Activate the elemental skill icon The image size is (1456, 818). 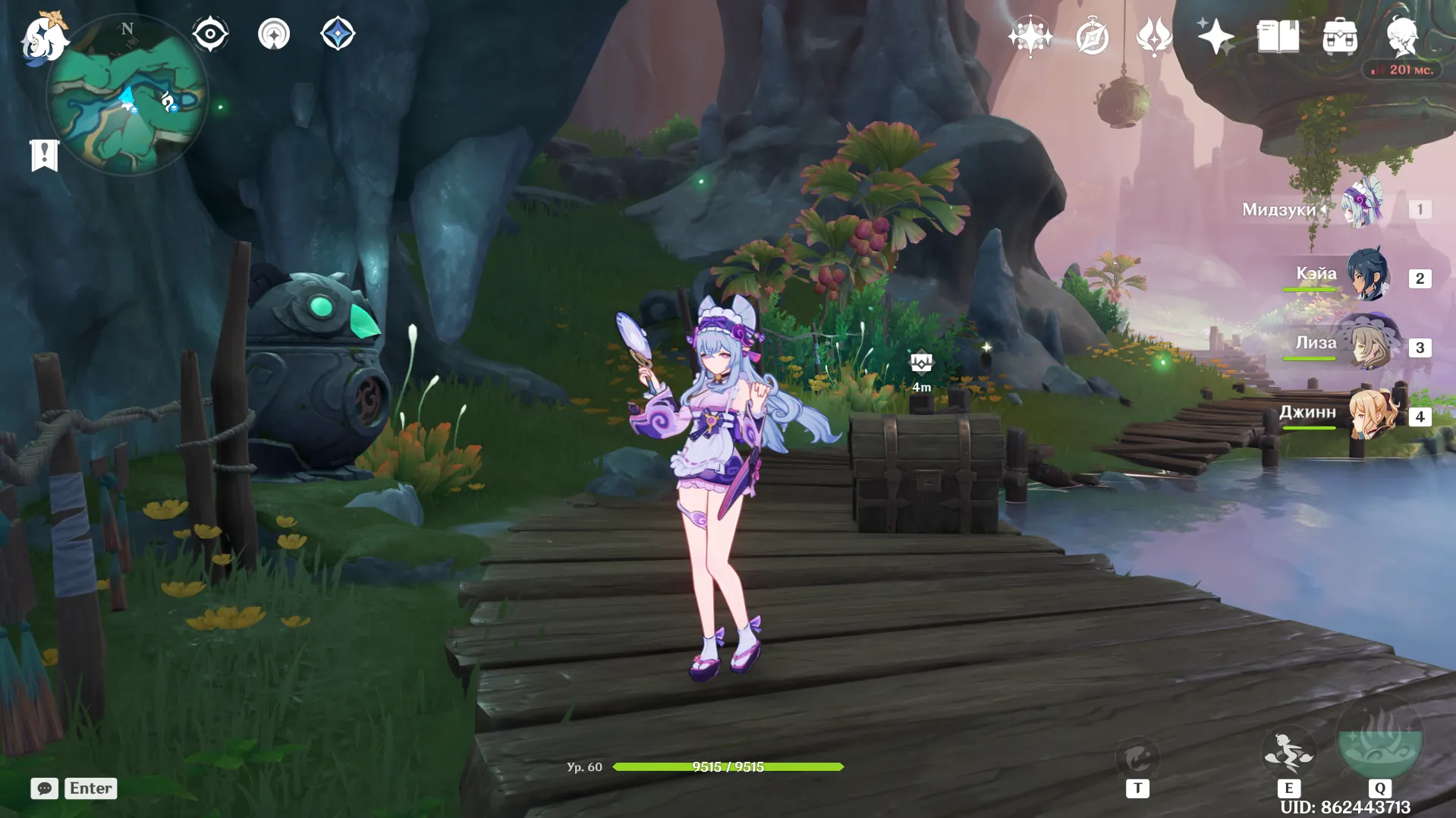pos(1288,754)
